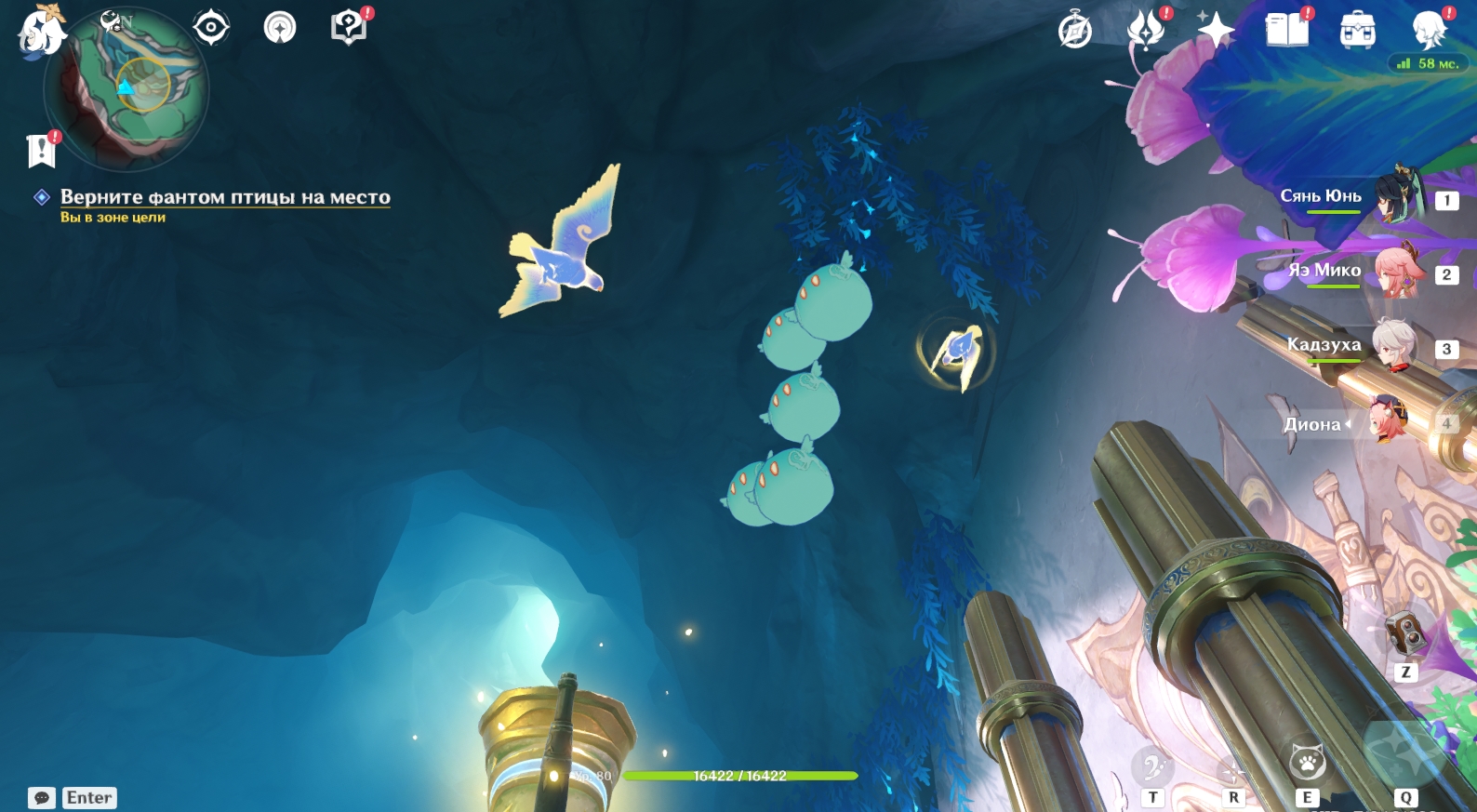Open the quest log bookmark icon

point(42,150)
